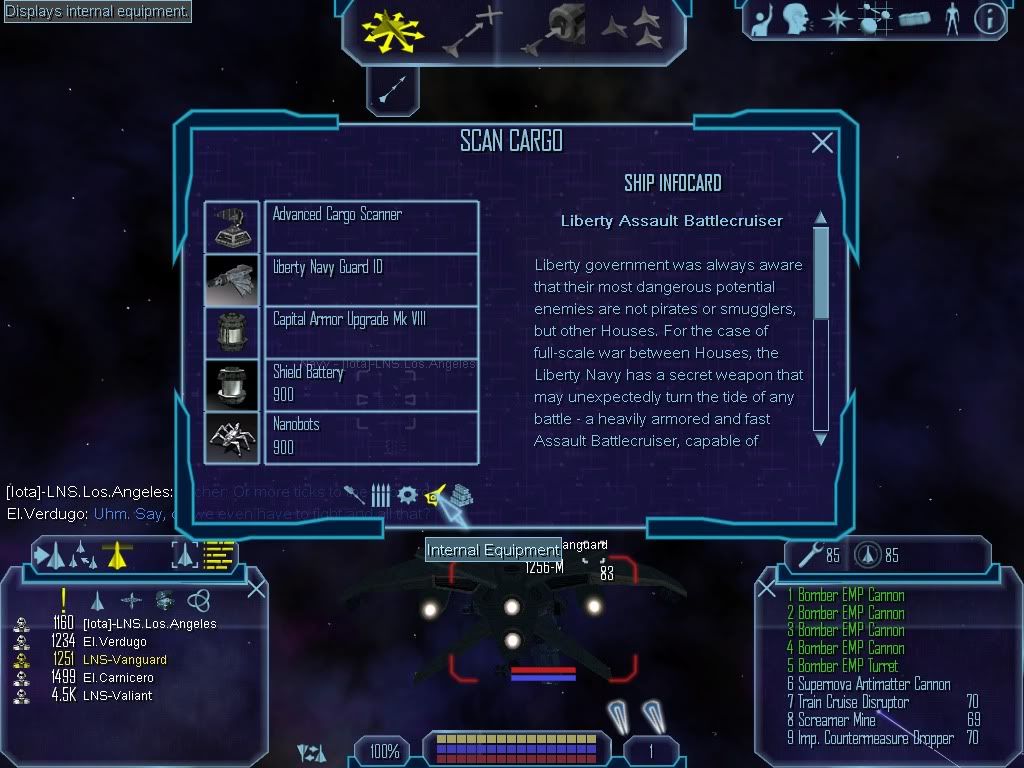Select the Supernova Antimatter Cannon weapon
The image size is (1024, 768).
(x=868, y=684)
